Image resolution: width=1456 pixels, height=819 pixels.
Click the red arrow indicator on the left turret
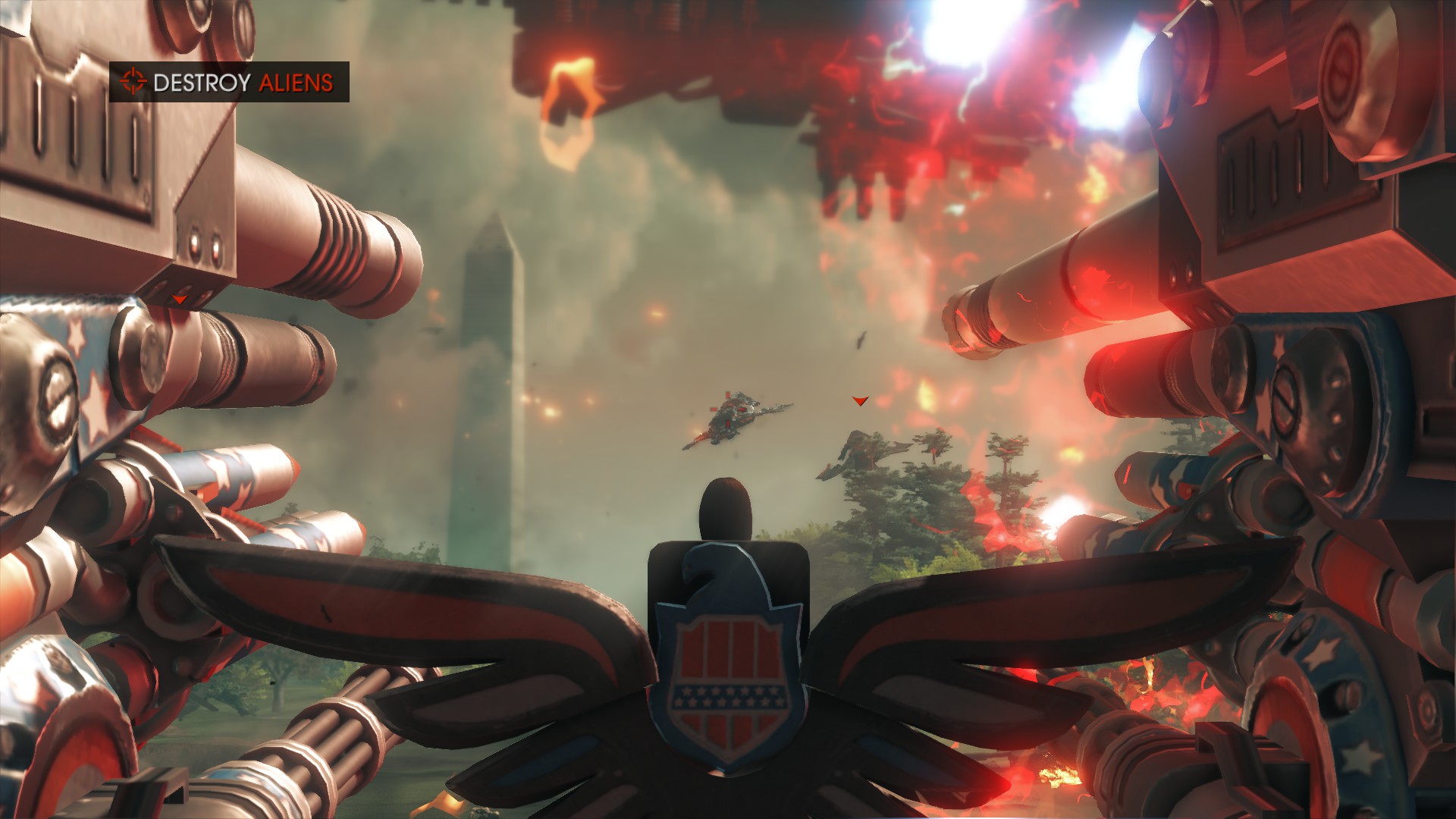(x=180, y=300)
